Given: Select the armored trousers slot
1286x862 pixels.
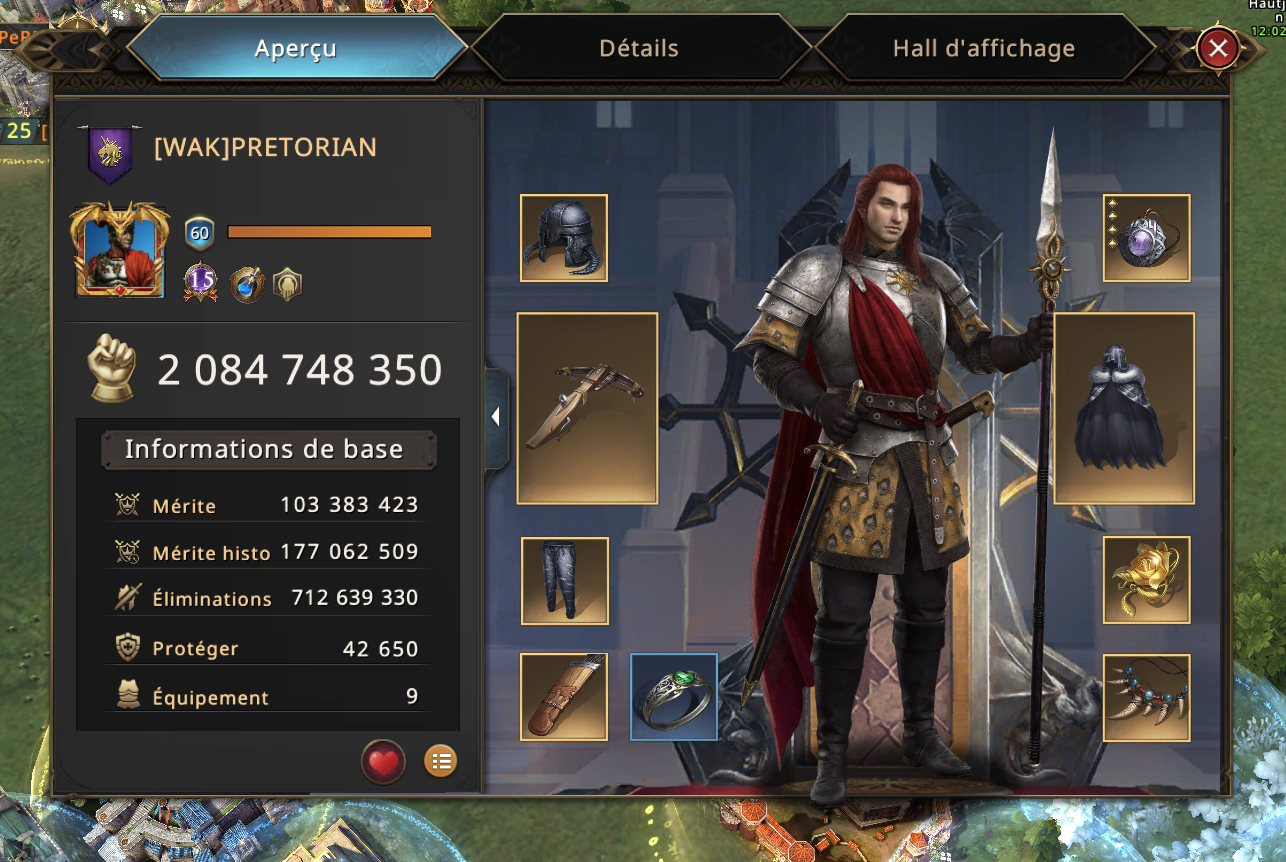Looking at the screenshot, I should coord(565,581).
